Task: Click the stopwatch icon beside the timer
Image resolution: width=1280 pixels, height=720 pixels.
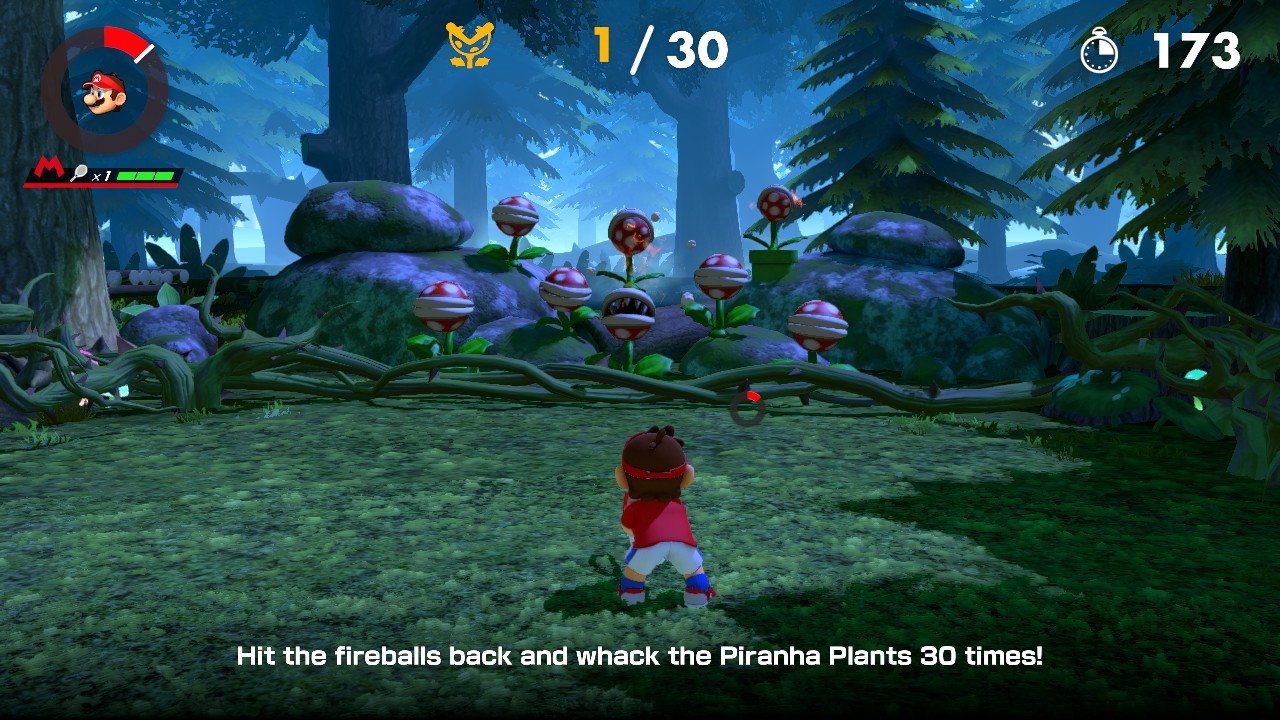Action: point(1100,52)
